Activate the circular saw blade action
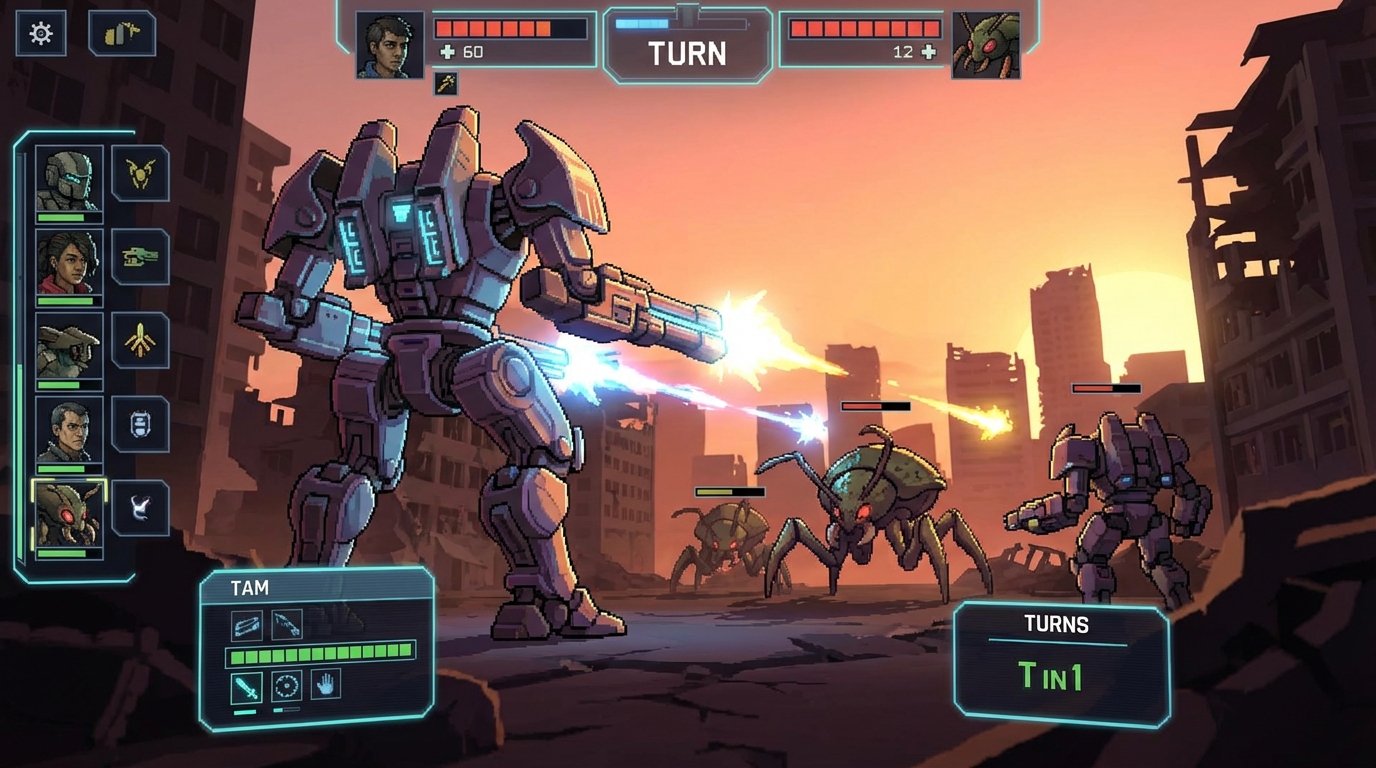Image resolution: width=1376 pixels, height=768 pixels. [287, 687]
